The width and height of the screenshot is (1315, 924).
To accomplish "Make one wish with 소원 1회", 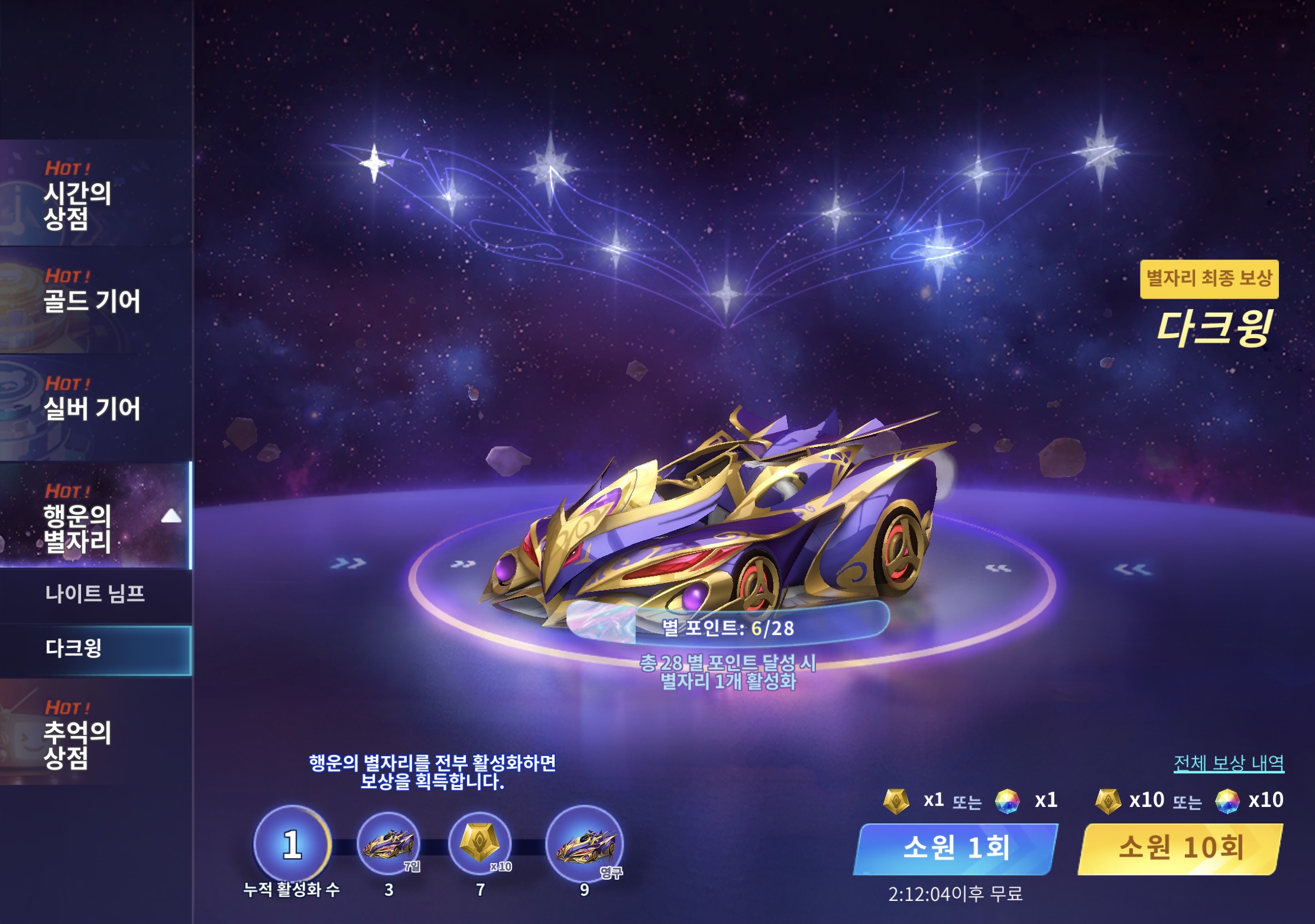I will 956,848.
